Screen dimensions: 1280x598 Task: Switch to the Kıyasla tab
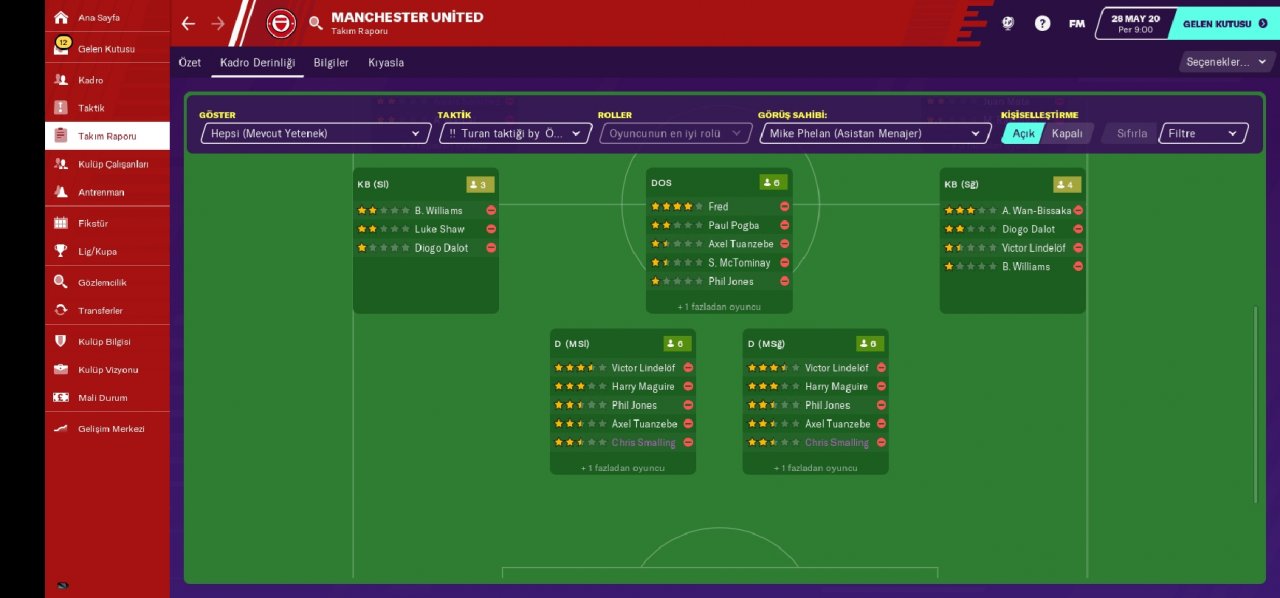tap(386, 63)
